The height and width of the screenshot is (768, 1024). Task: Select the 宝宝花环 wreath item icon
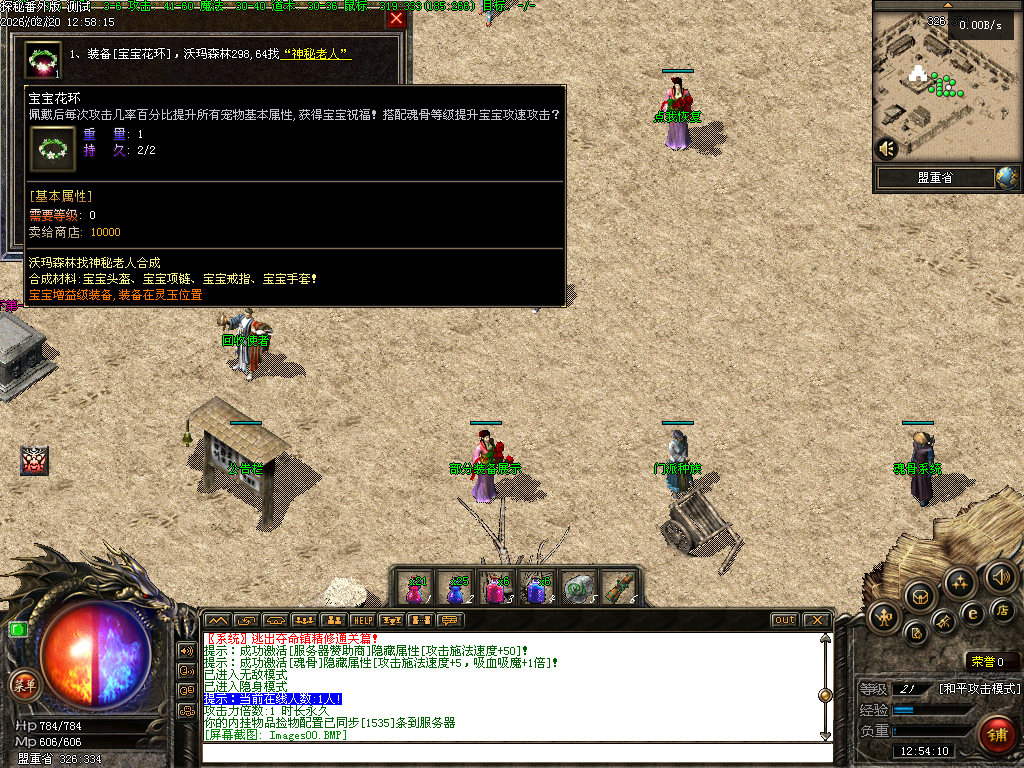coord(42,60)
